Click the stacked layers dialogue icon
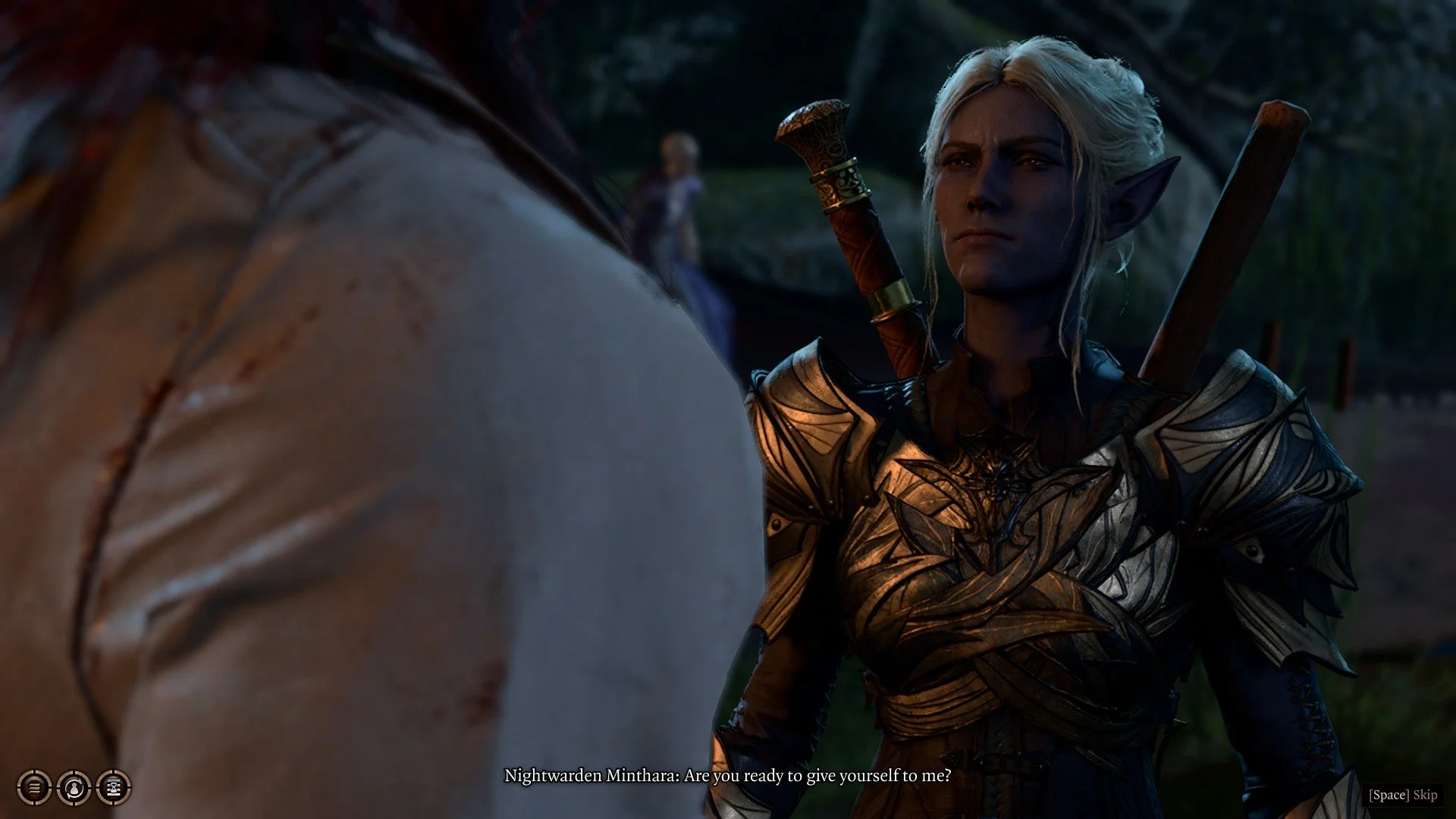The image size is (1456, 819). [x=34, y=788]
